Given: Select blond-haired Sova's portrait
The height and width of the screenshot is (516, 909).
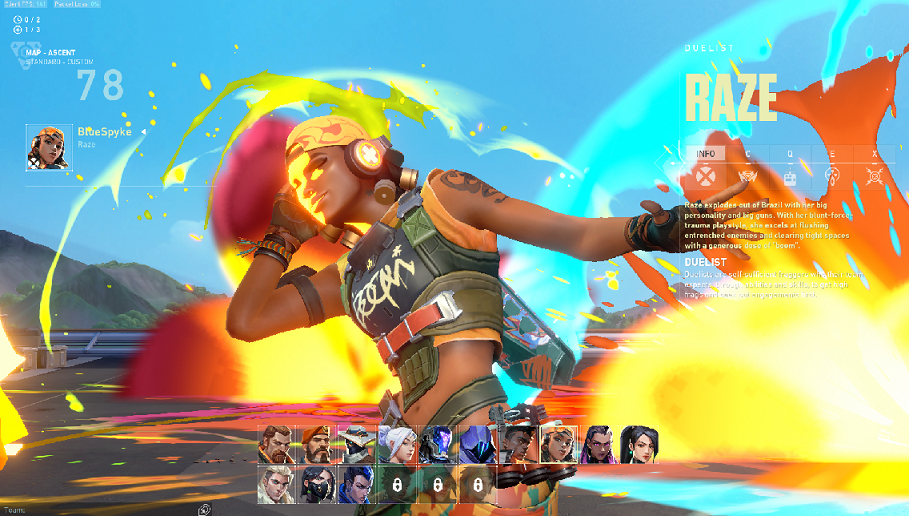Looking at the screenshot, I should click(277, 485).
